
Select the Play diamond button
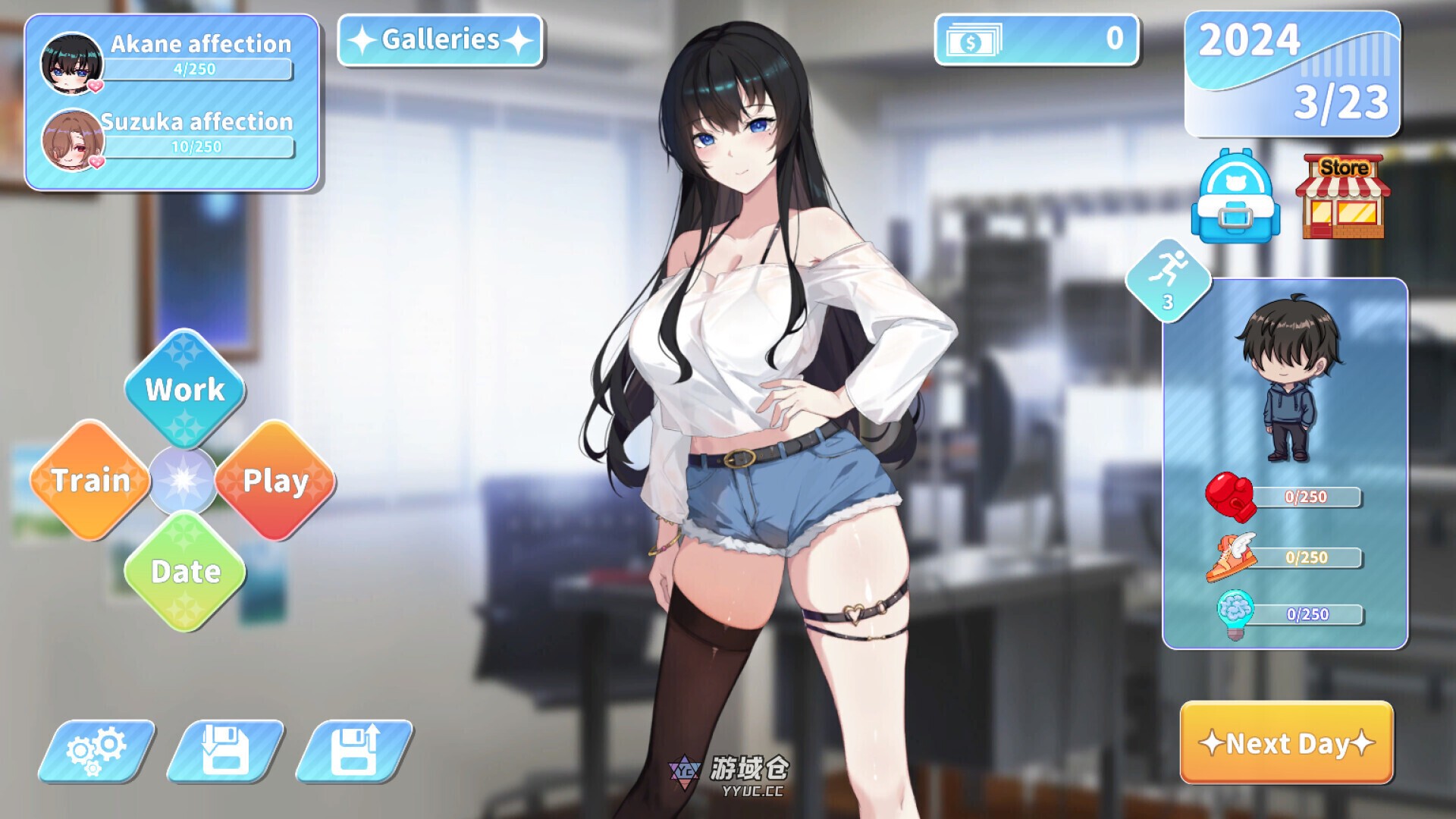(275, 481)
